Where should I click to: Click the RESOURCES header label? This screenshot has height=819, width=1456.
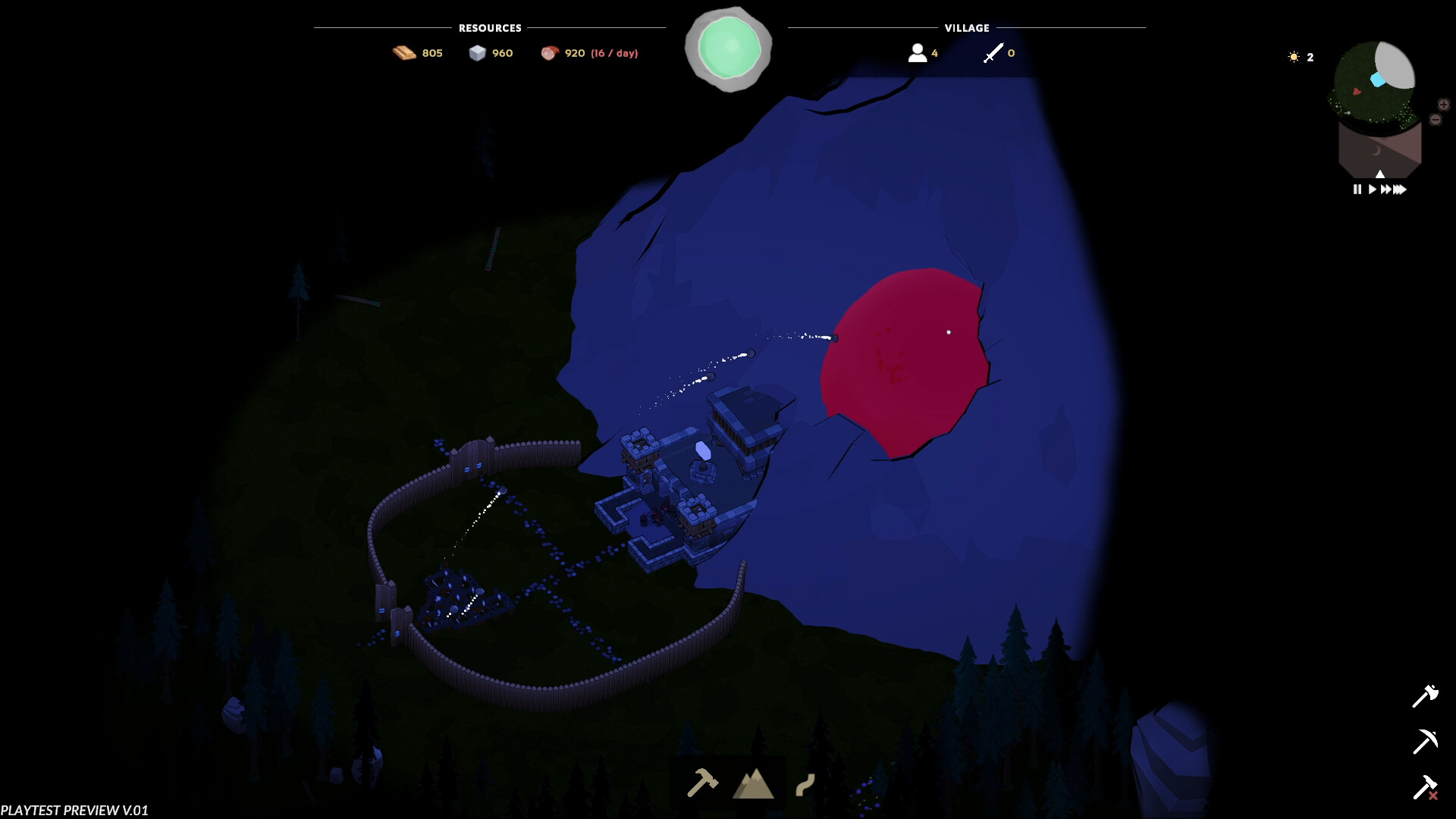[488, 28]
